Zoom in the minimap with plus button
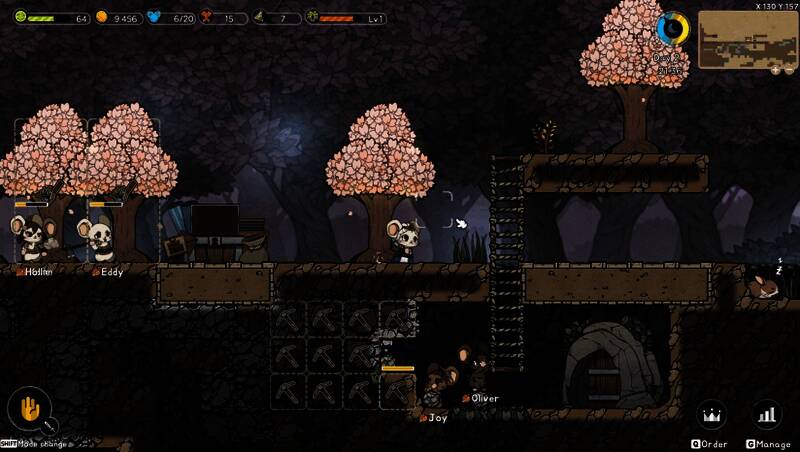 774,71
